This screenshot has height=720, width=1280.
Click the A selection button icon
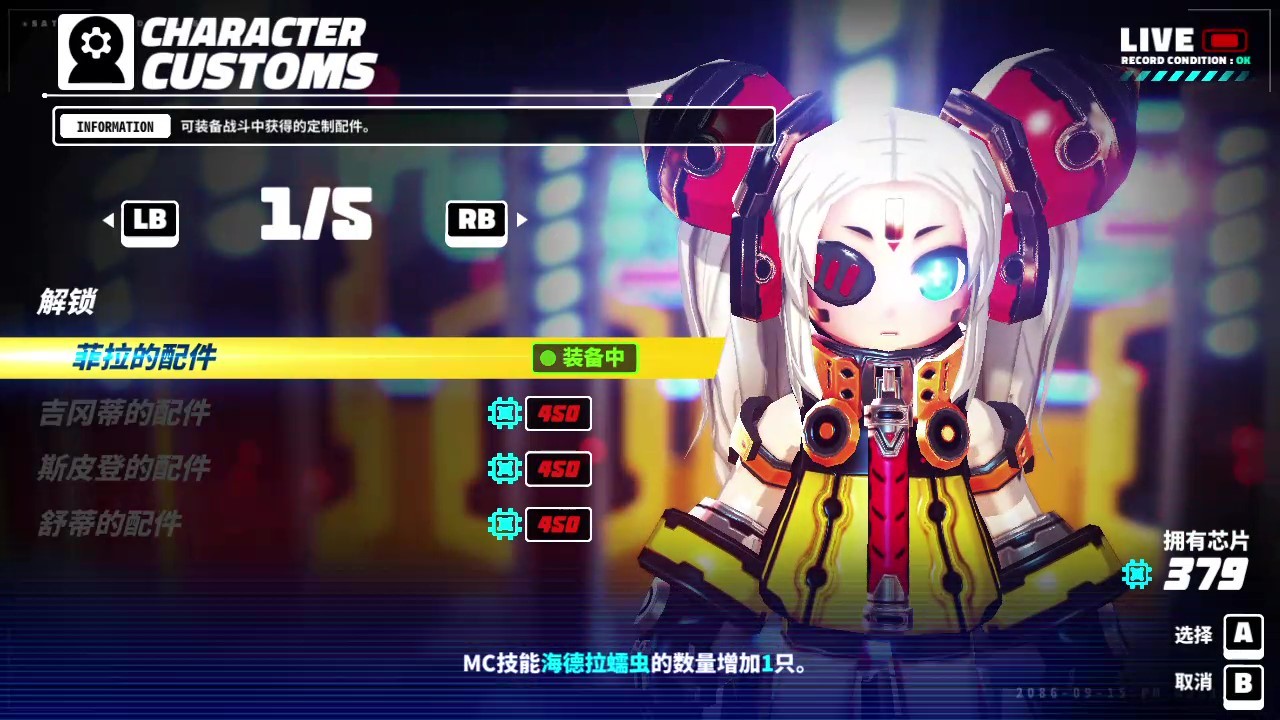pyautogui.click(x=1243, y=637)
